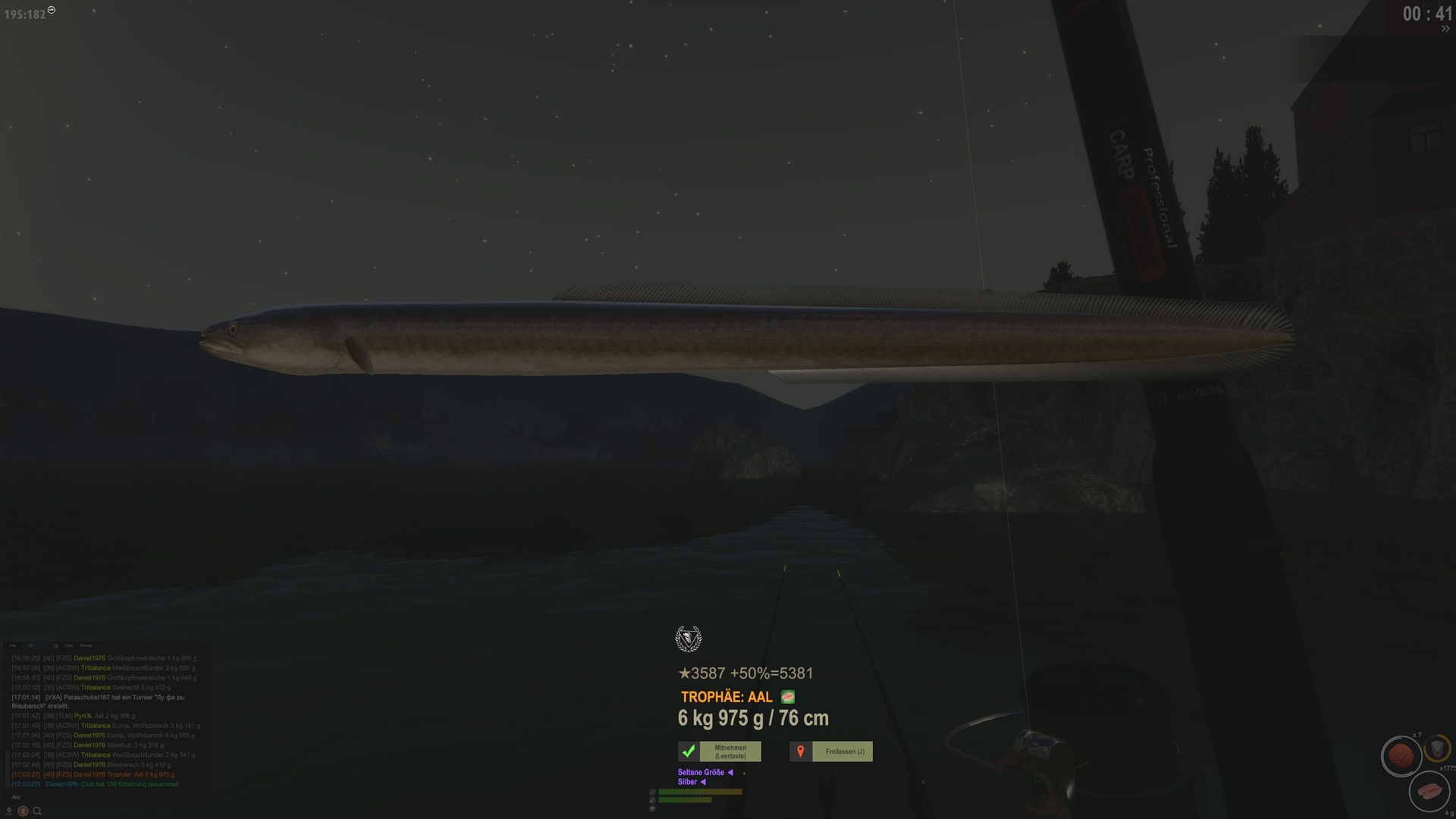Click the chat search magnifier icon

36,811
